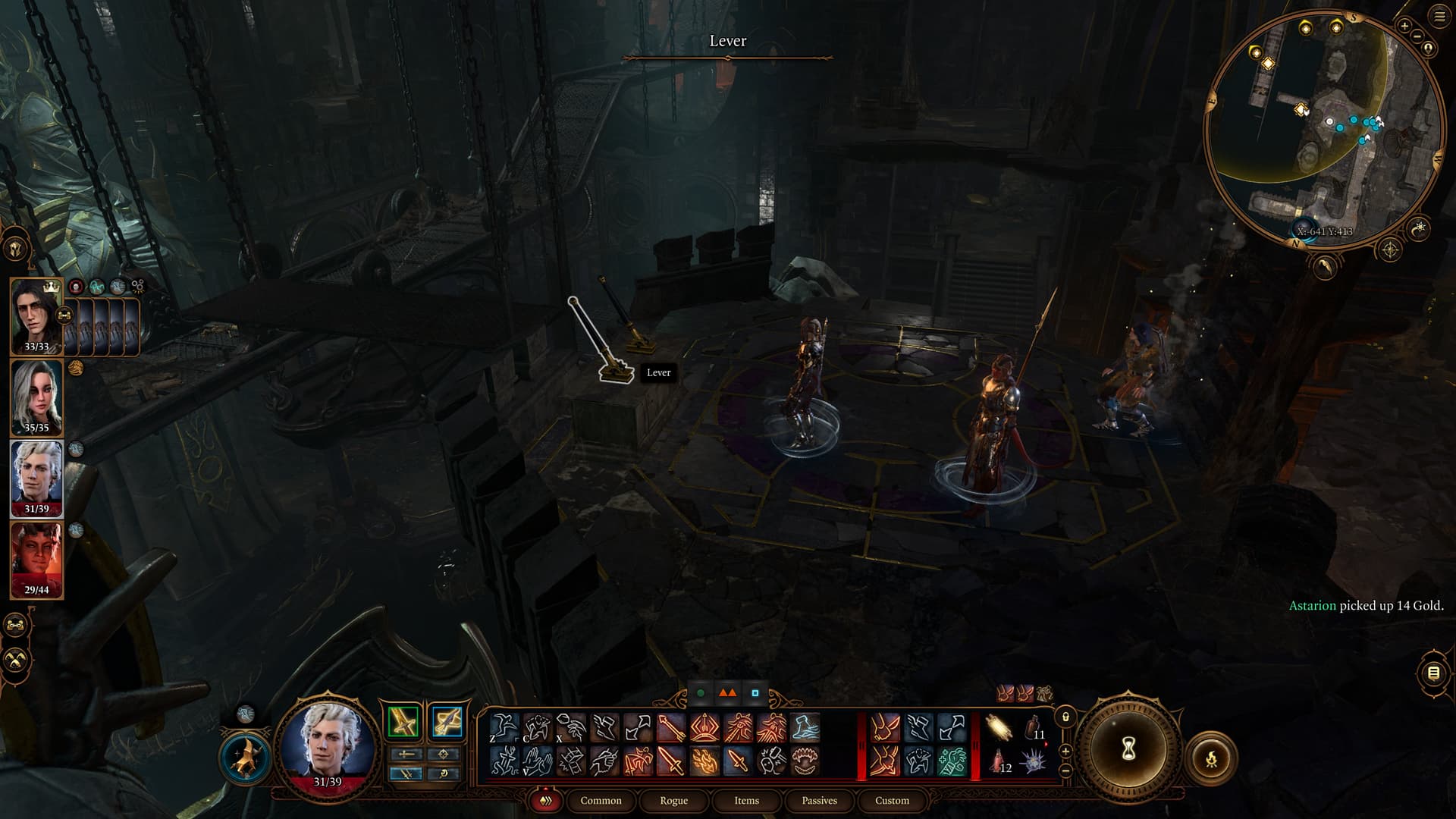Toggle group mode chain icon

[16, 626]
